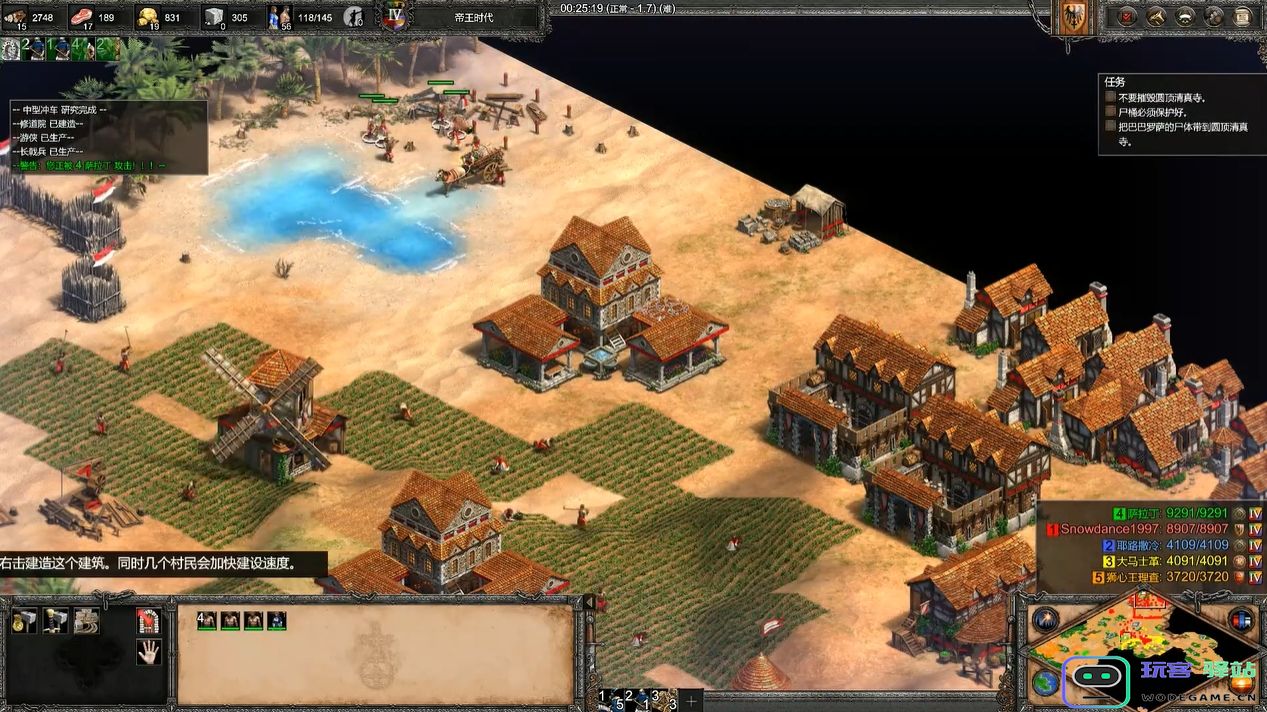Click the idle villager icon in top bar

point(353,17)
